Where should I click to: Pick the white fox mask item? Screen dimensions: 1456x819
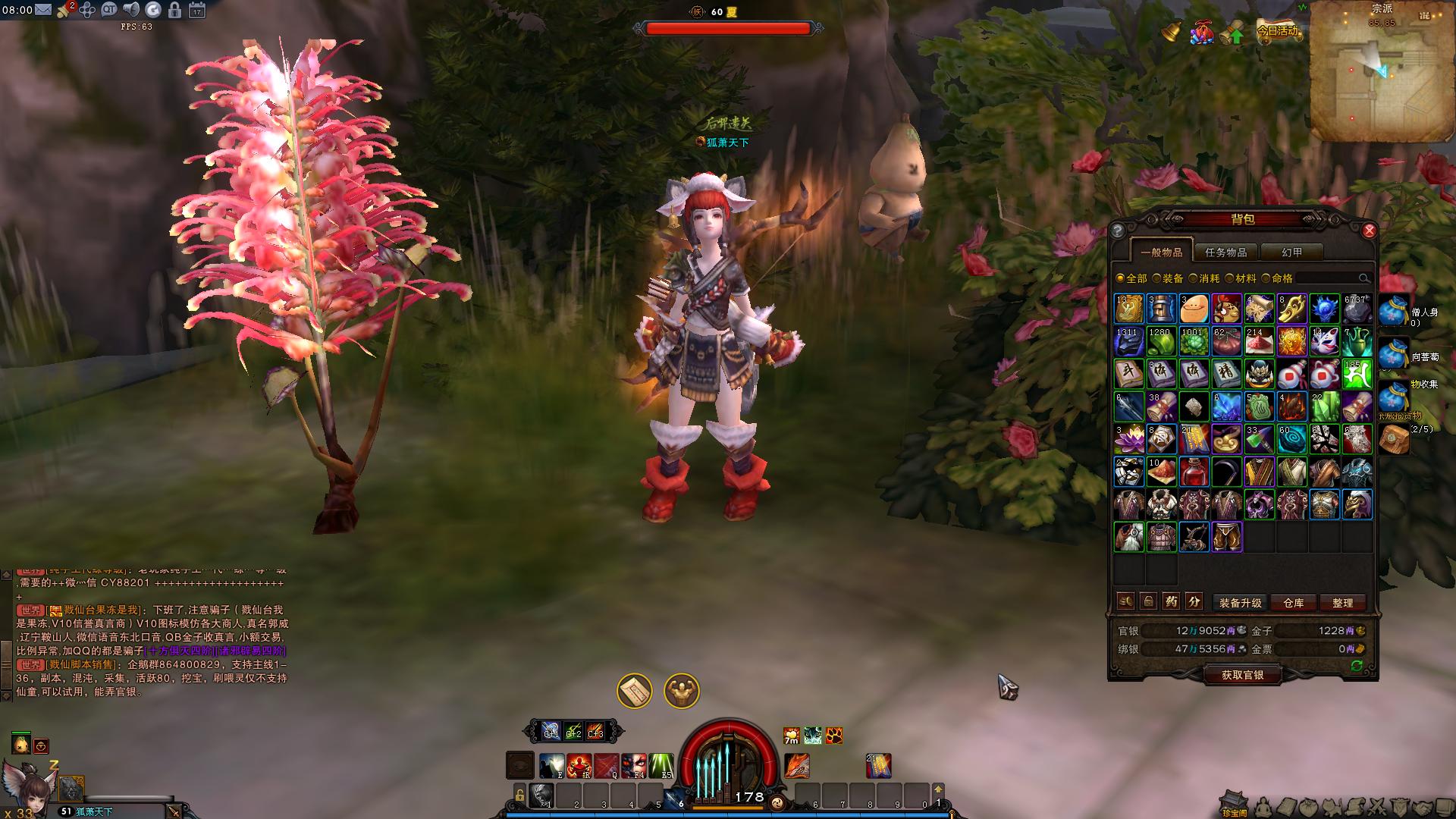1324,341
